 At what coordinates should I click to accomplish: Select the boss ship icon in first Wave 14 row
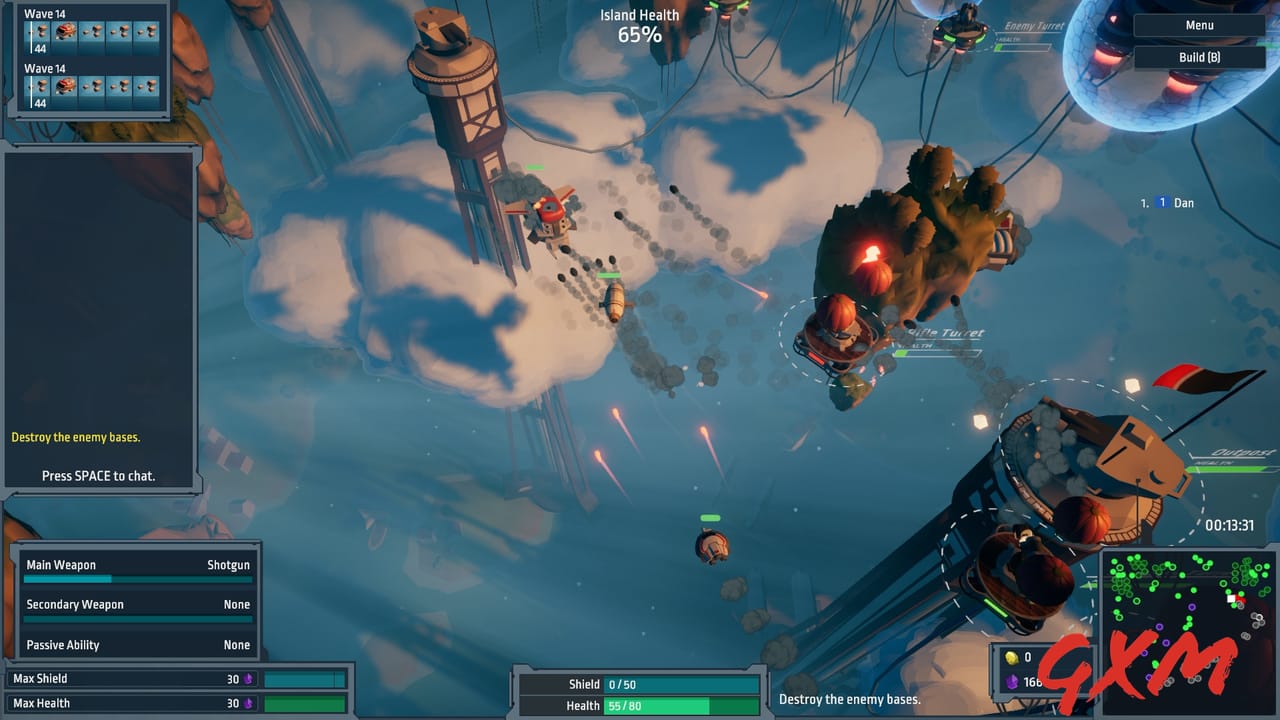pyautogui.click(x=65, y=31)
